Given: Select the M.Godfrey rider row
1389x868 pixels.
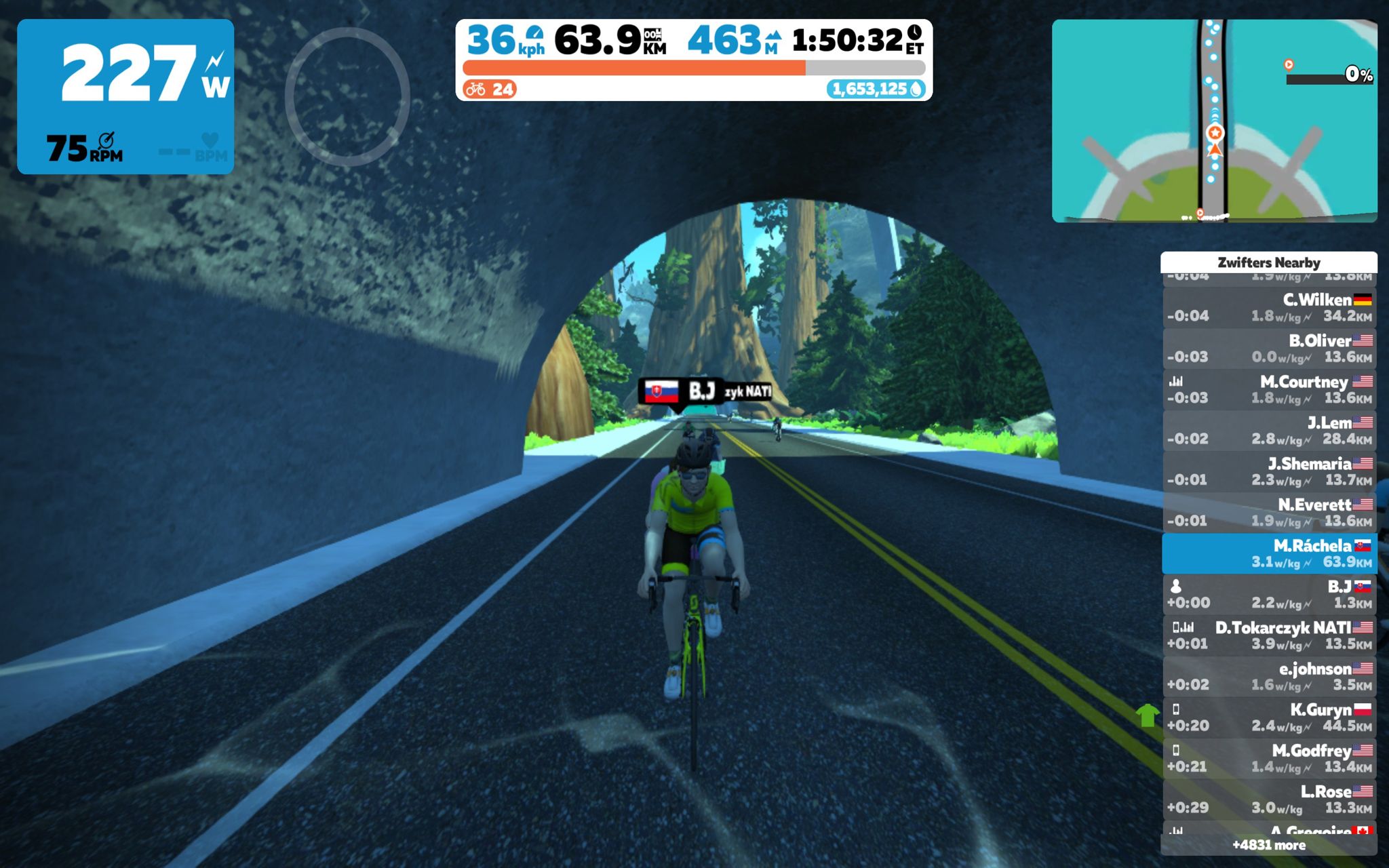Looking at the screenshot, I should point(1268,759).
